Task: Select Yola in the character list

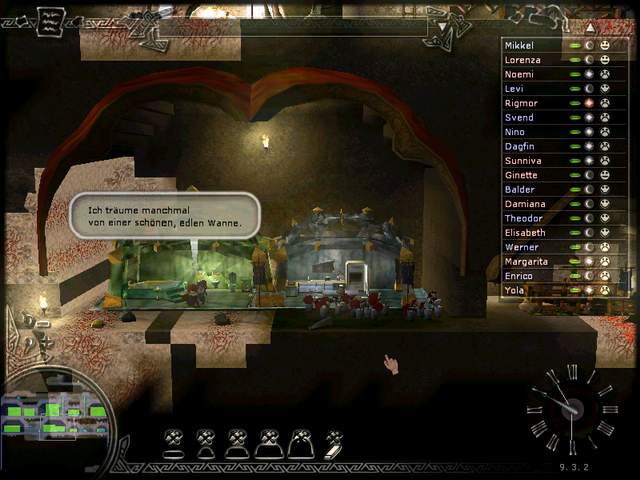Action: [x=516, y=291]
